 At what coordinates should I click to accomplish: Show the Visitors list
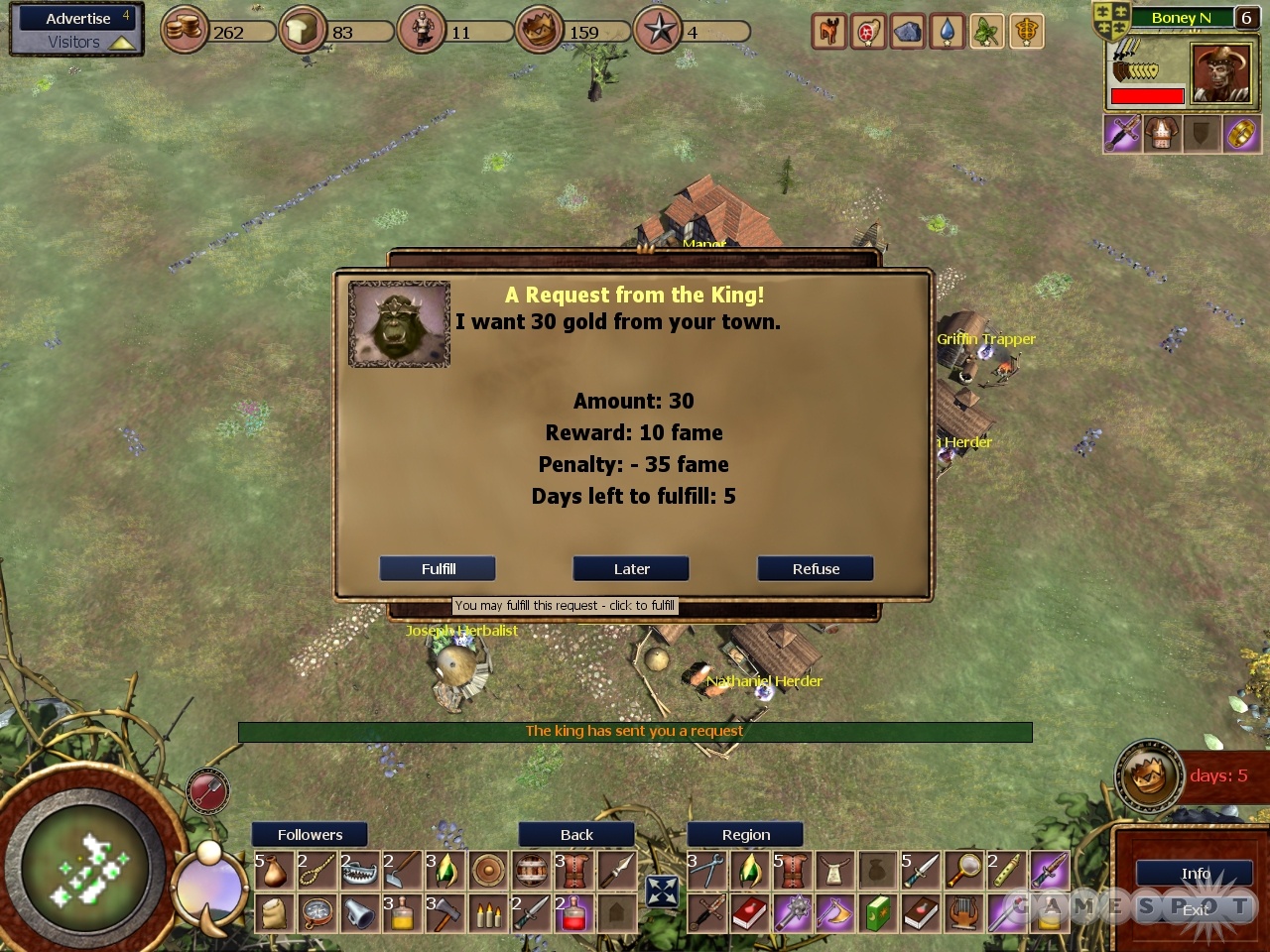pyautogui.click(x=74, y=43)
